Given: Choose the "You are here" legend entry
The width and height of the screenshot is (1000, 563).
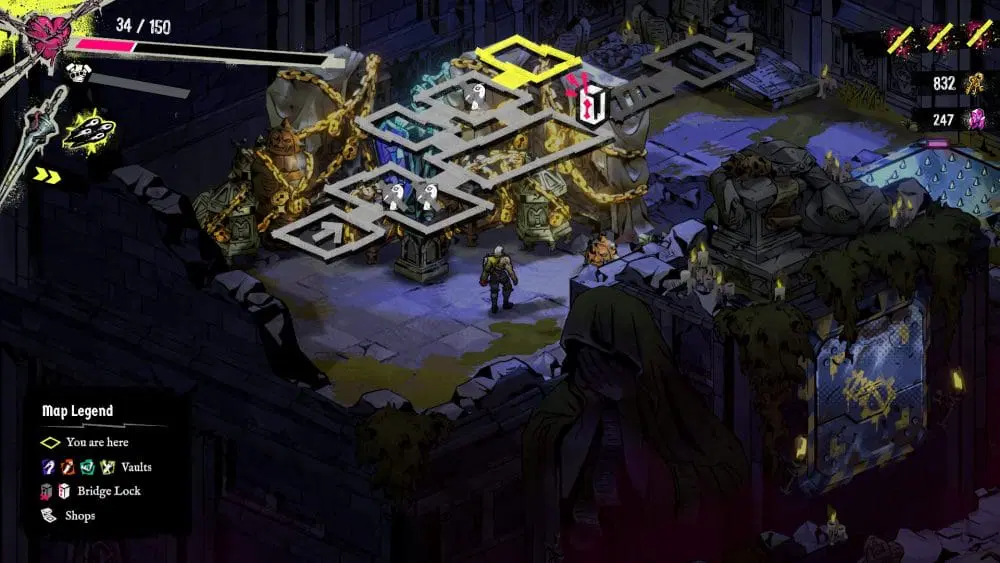Looking at the screenshot, I should 97,442.
